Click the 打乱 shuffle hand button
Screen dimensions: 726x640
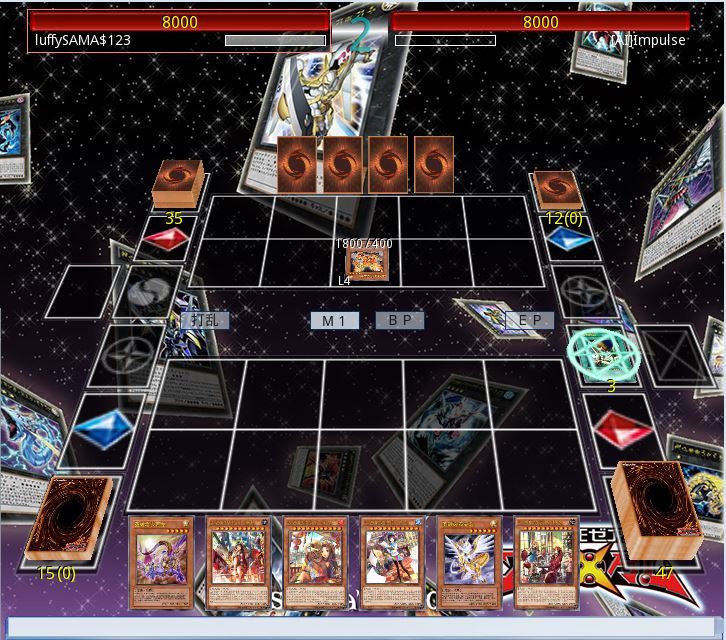[x=204, y=320]
